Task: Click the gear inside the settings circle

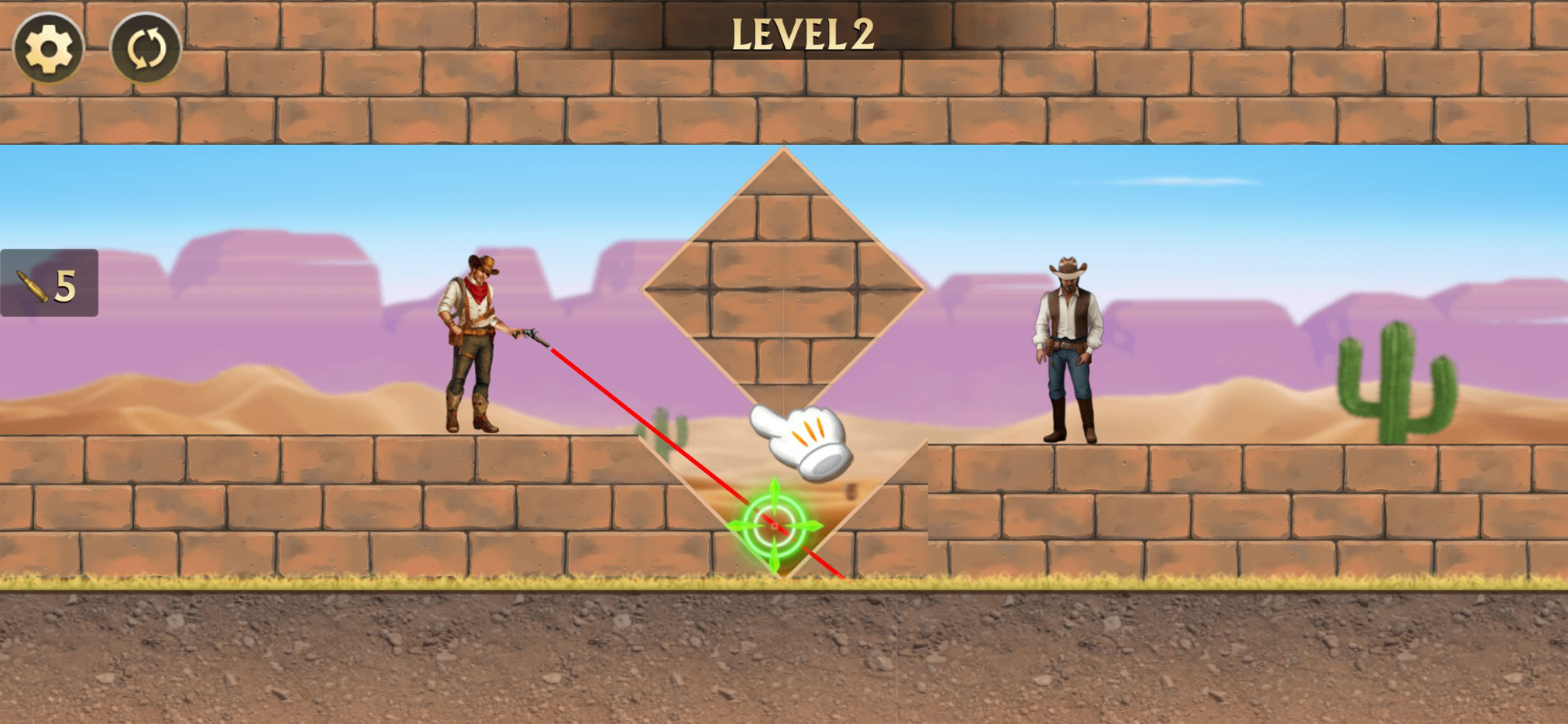Action: tap(48, 48)
